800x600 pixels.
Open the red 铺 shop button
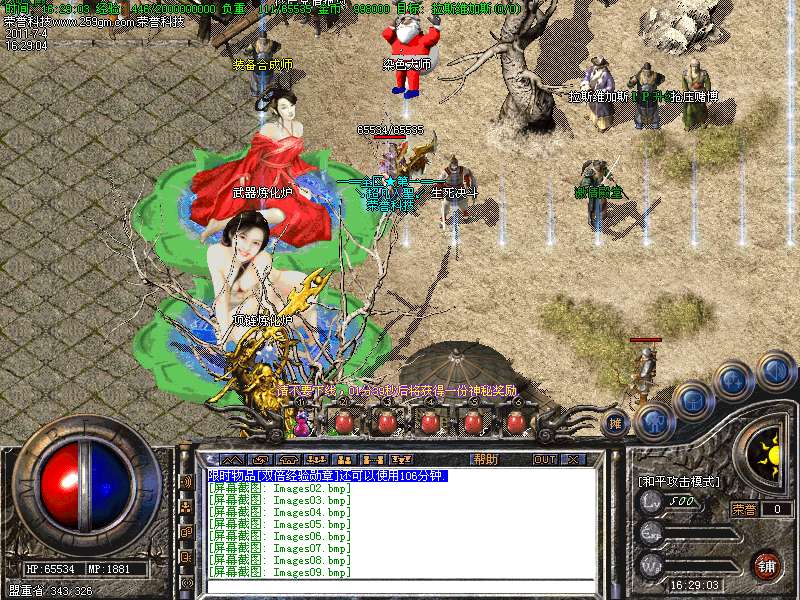point(767,563)
